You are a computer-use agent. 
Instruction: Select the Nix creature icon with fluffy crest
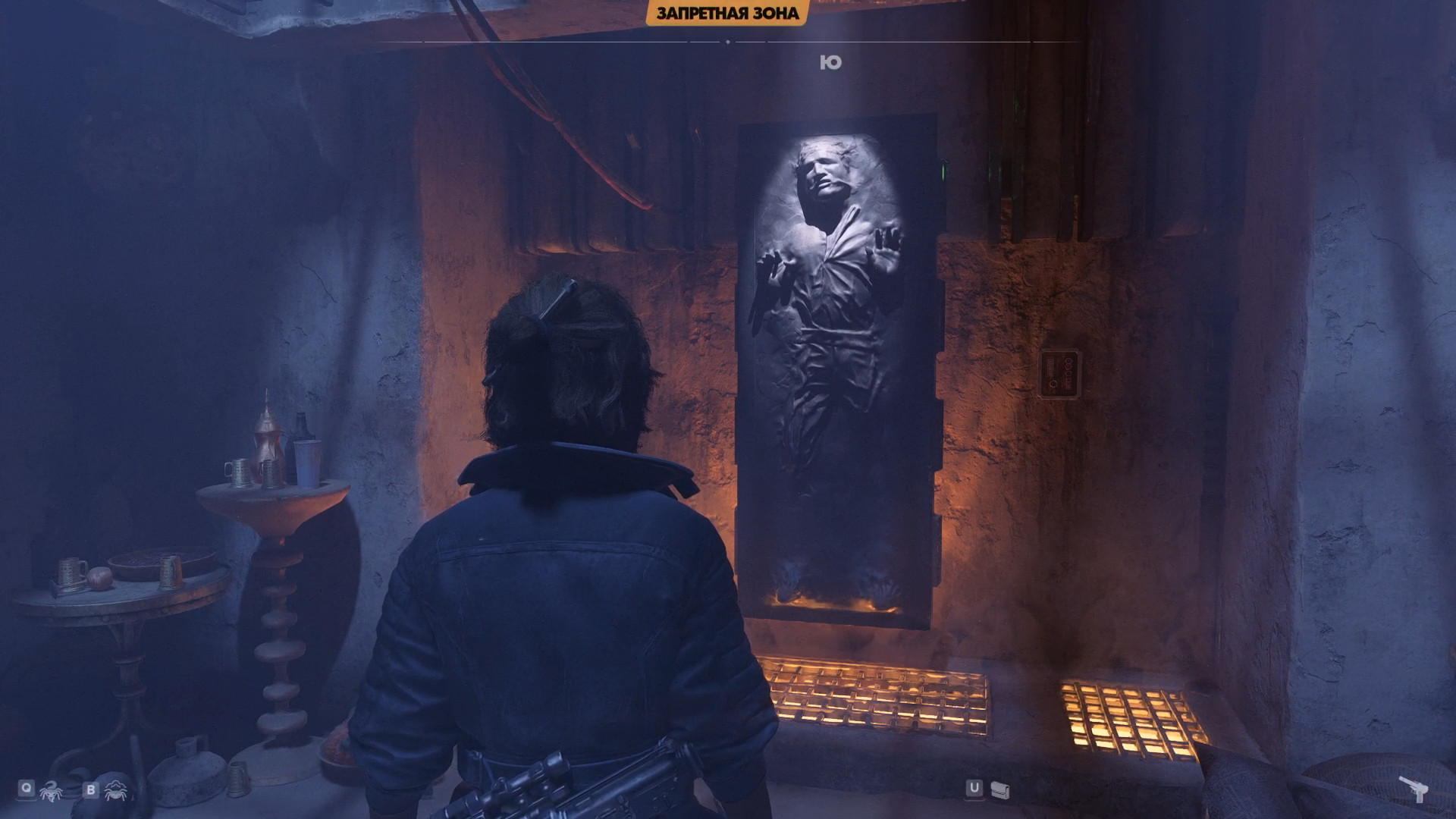(x=116, y=790)
